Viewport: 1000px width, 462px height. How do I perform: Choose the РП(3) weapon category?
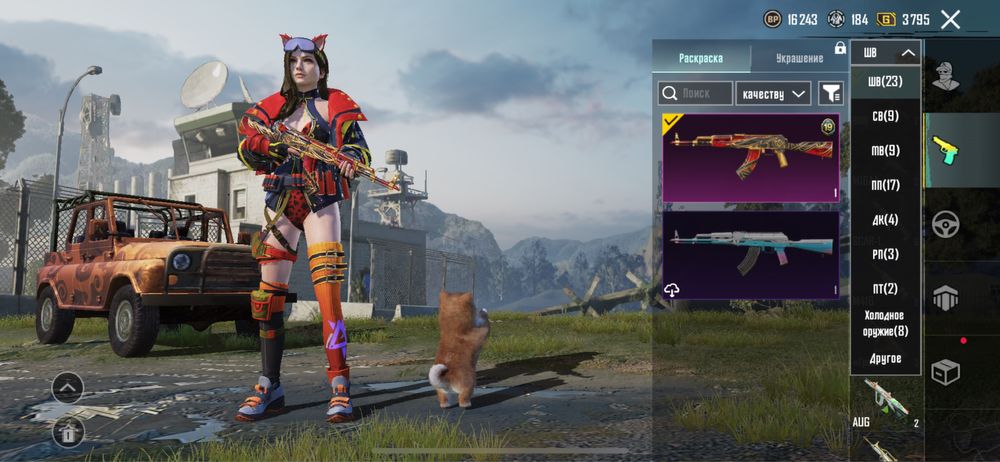885,254
